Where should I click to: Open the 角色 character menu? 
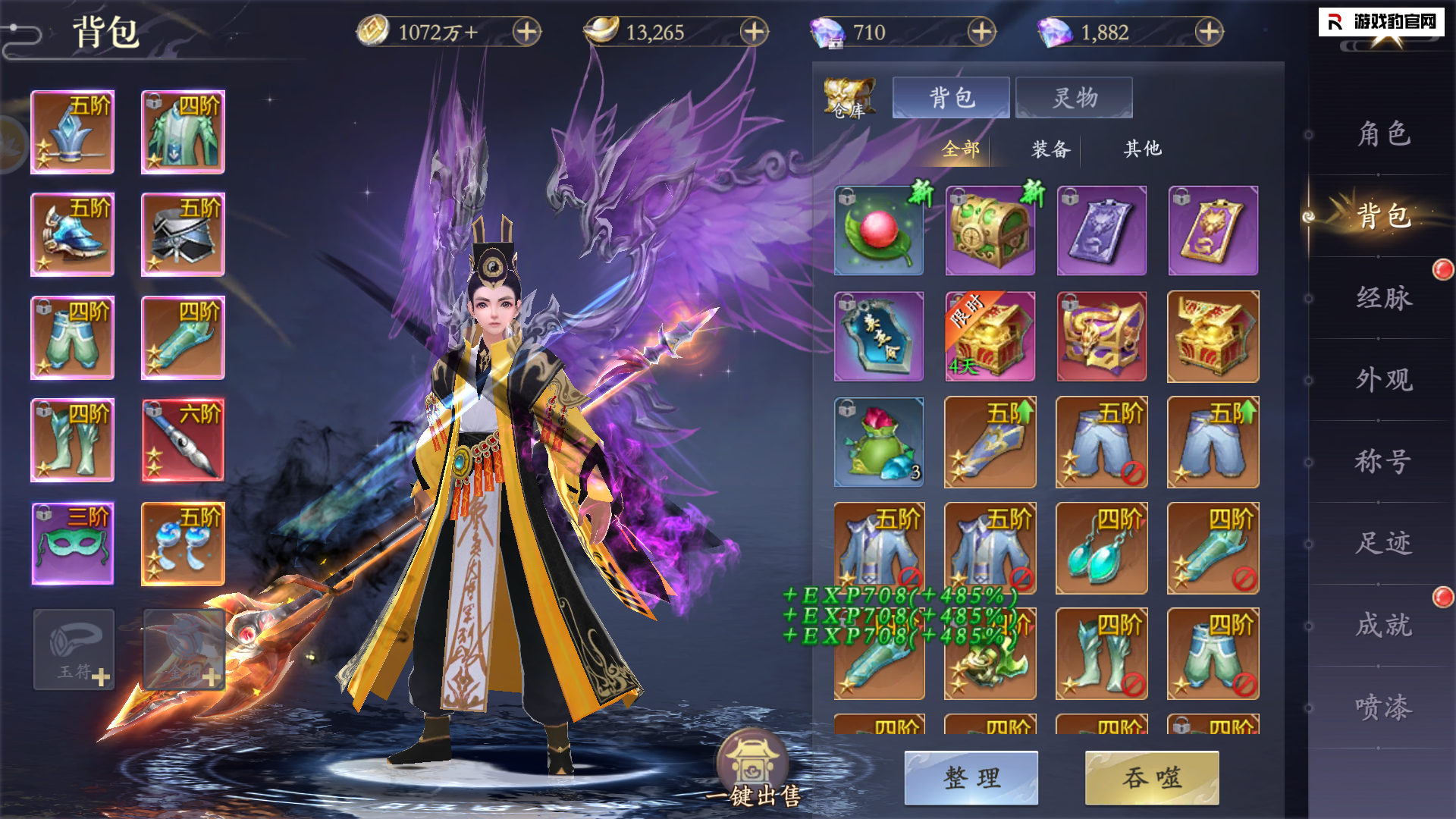click(1383, 134)
